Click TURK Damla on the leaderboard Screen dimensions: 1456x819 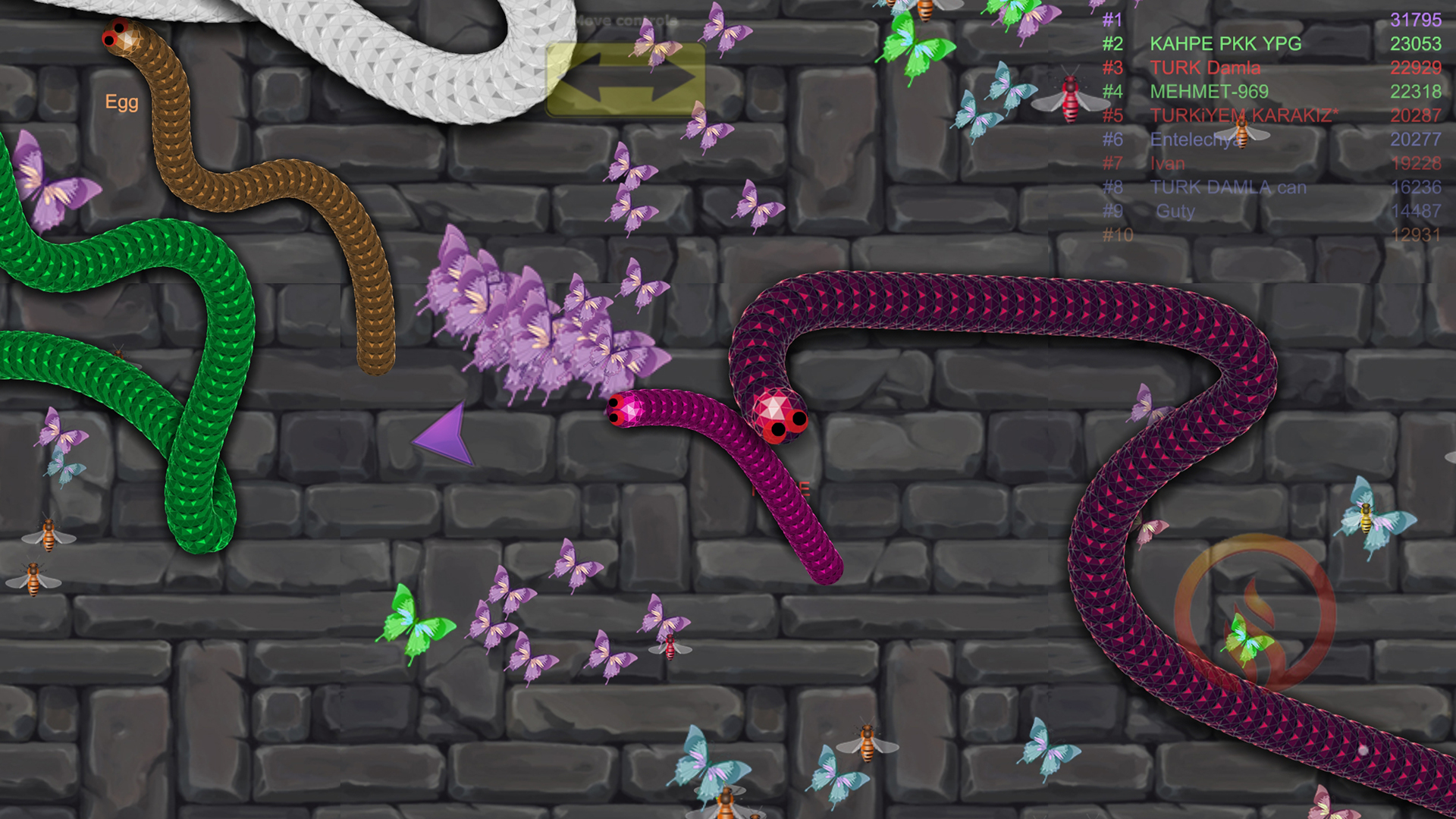pos(1206,68)
